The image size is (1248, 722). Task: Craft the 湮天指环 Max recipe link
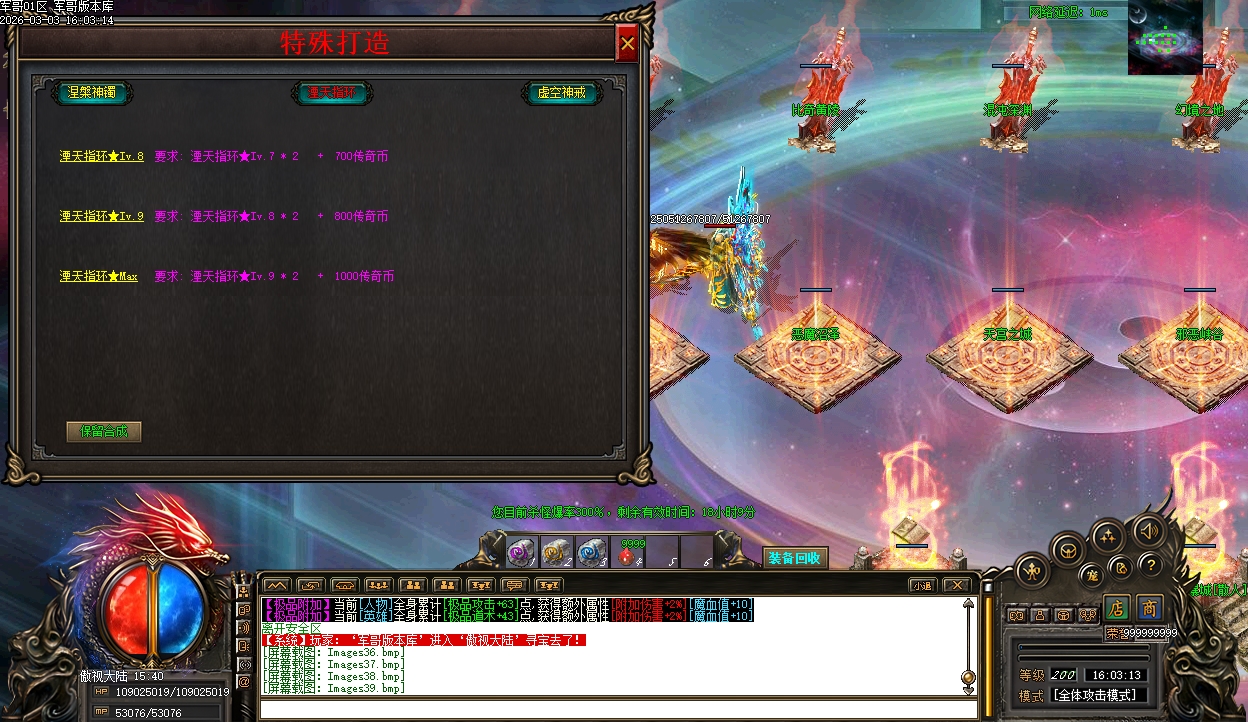click(98, 276)
